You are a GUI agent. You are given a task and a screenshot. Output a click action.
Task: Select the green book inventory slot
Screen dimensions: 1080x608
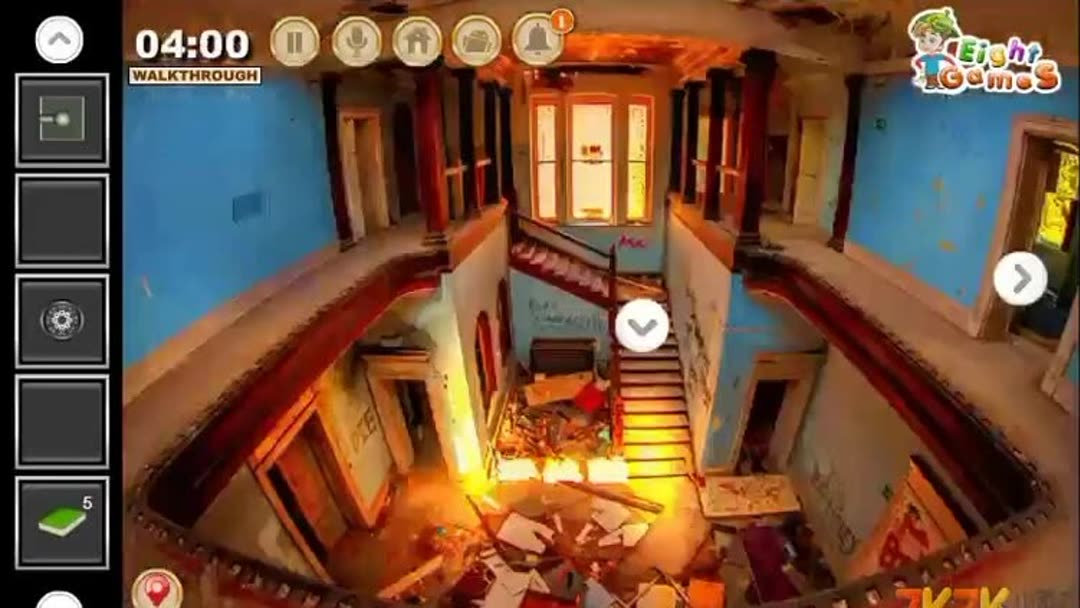pyautogui.click(x=62, y=522)
